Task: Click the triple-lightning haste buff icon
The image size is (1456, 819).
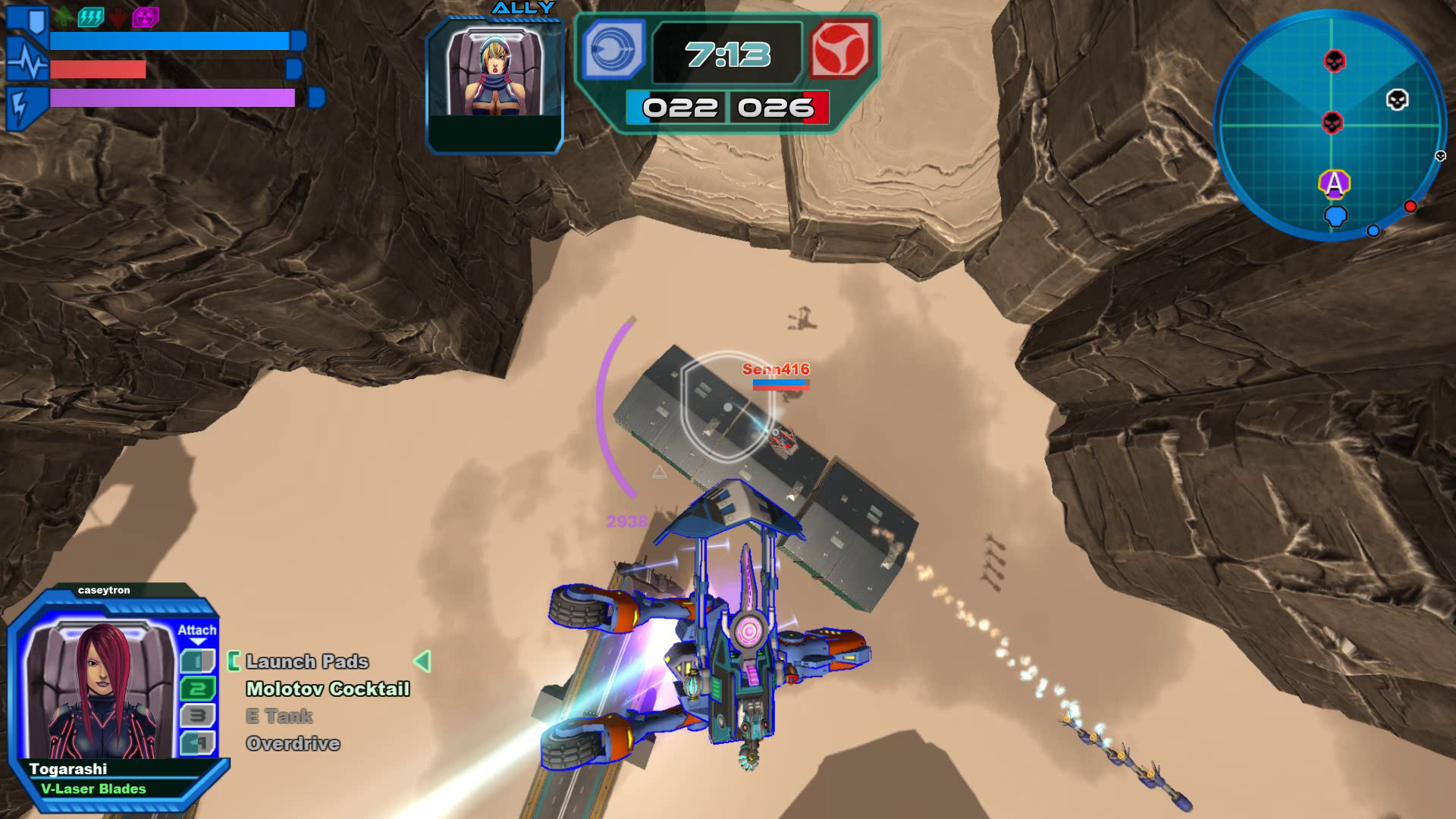Action: point(91,17)
